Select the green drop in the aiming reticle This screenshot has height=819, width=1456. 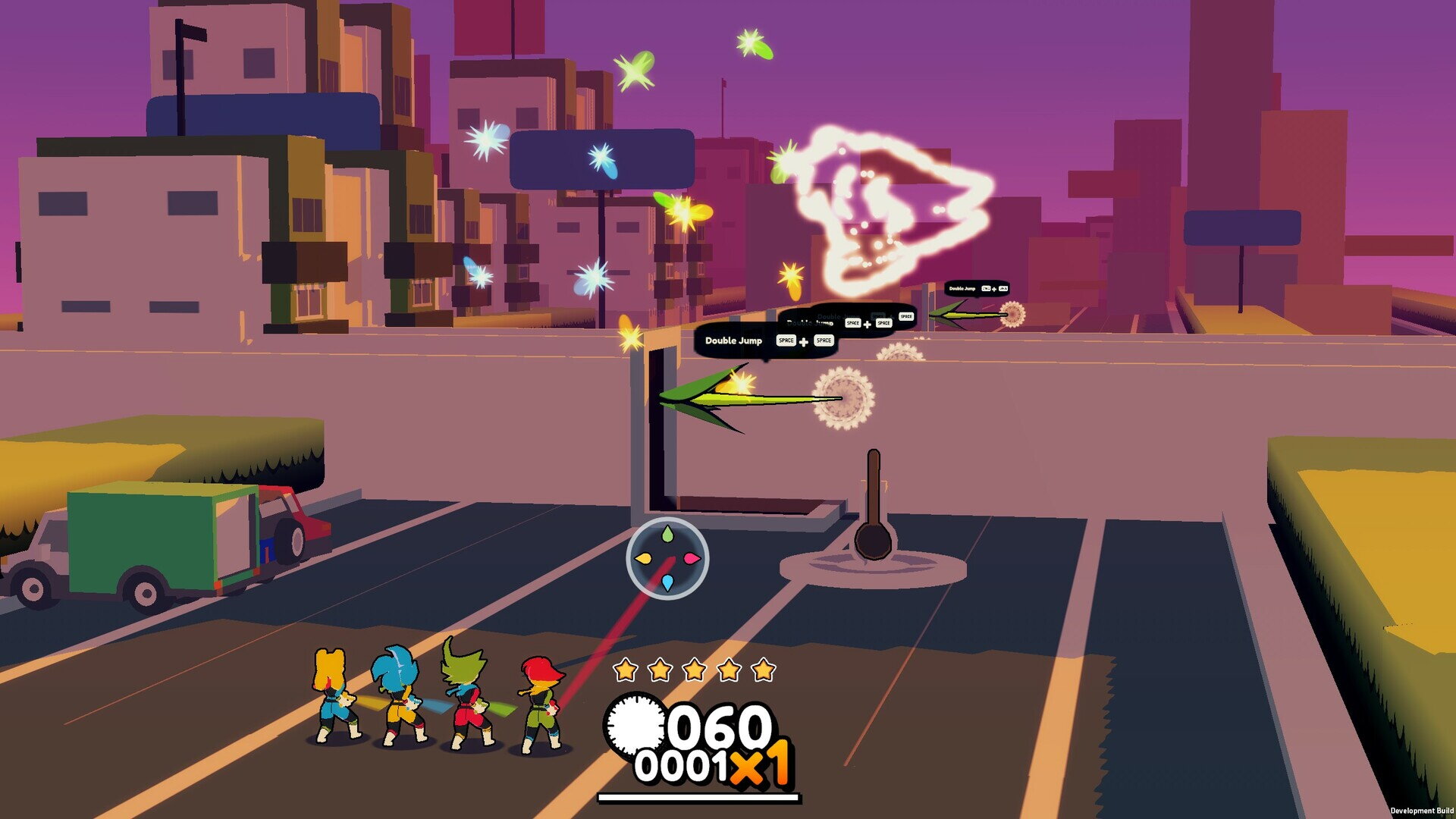(x=667, y=535)
